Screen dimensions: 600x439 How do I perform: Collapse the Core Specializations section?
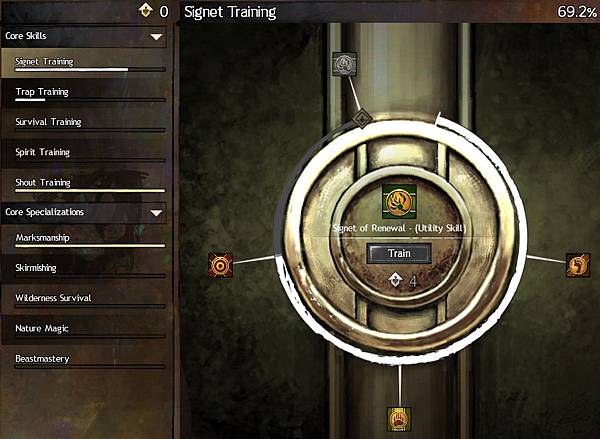coord(156,212)
